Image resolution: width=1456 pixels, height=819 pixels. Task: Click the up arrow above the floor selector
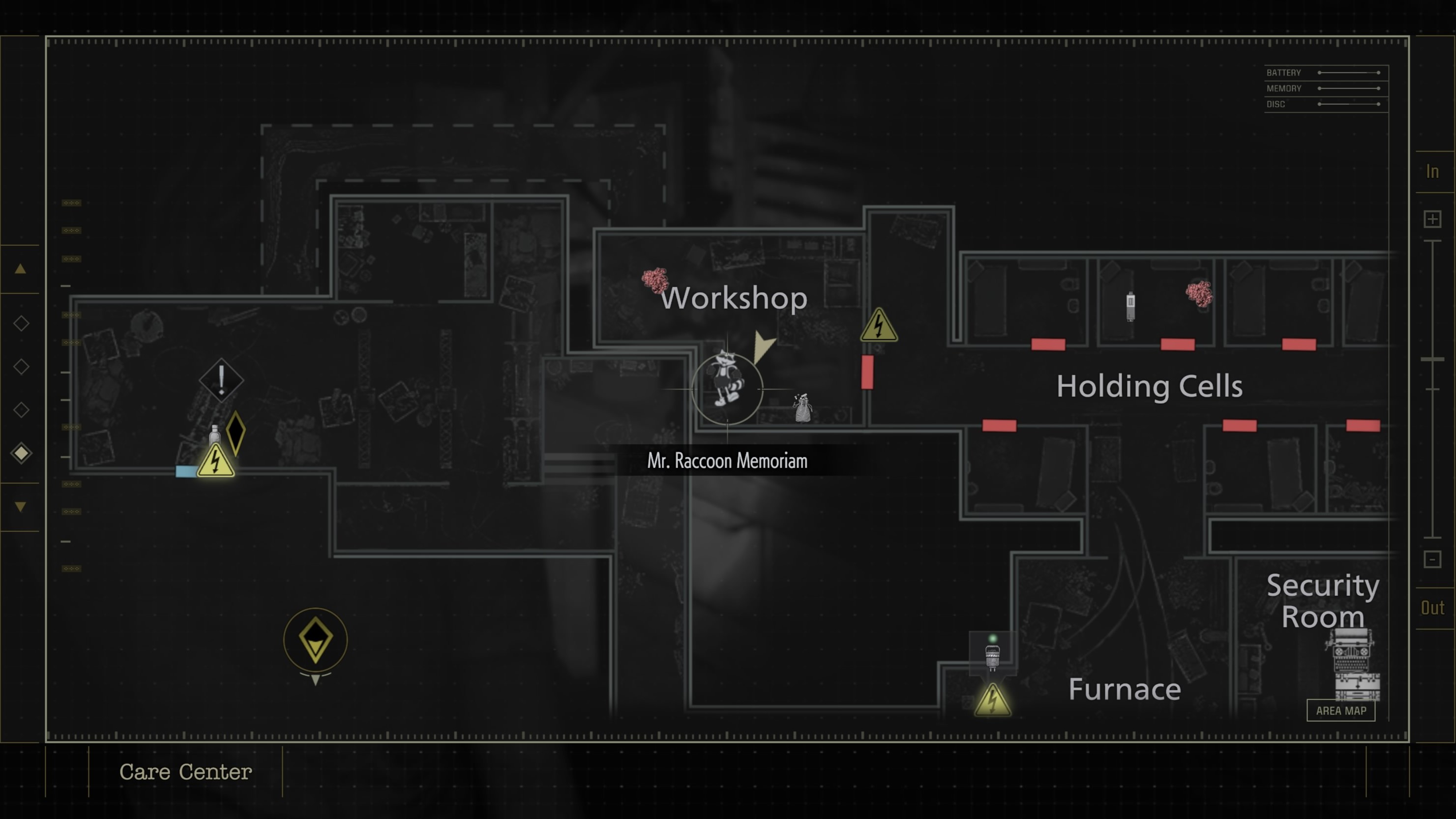point(20,269)
